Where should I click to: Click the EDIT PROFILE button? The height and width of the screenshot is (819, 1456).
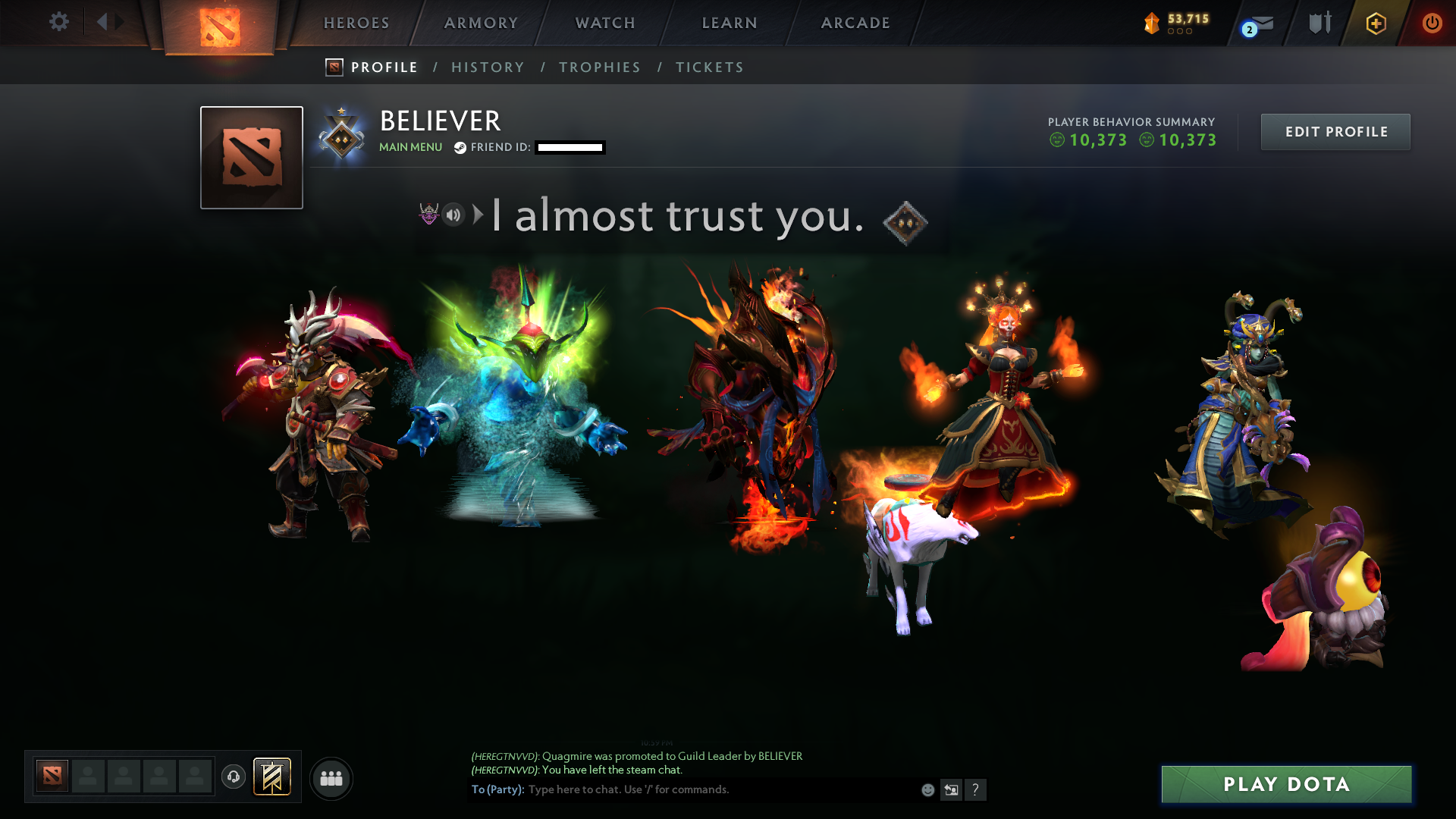1335,131
